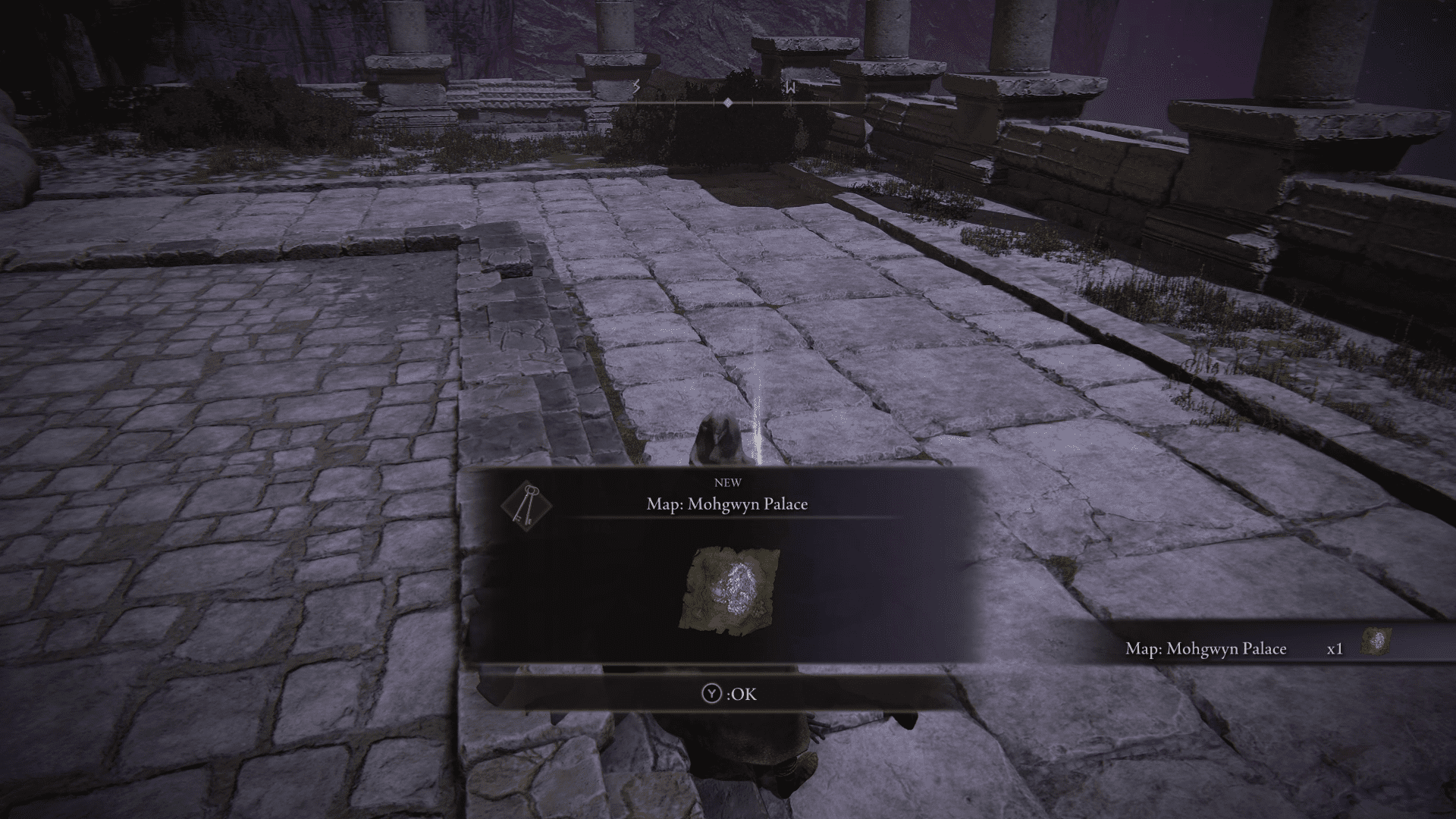Screen dimensions: 1456x819
Task: Open the Map: Mohgwyn Palace notification entry
Action: coord(1206,649)
